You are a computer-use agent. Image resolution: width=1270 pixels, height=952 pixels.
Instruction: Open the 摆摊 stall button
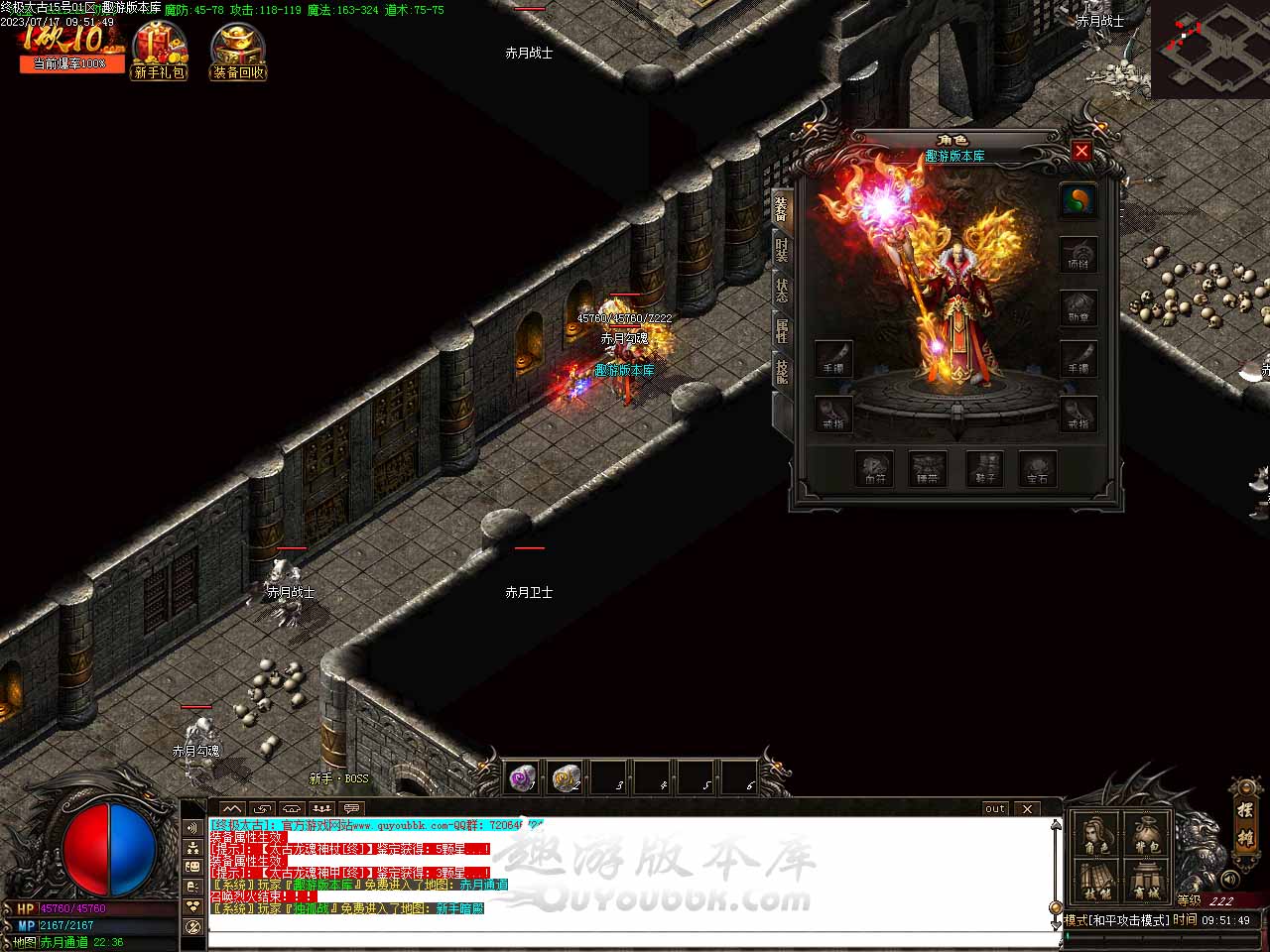[1245, 819]
